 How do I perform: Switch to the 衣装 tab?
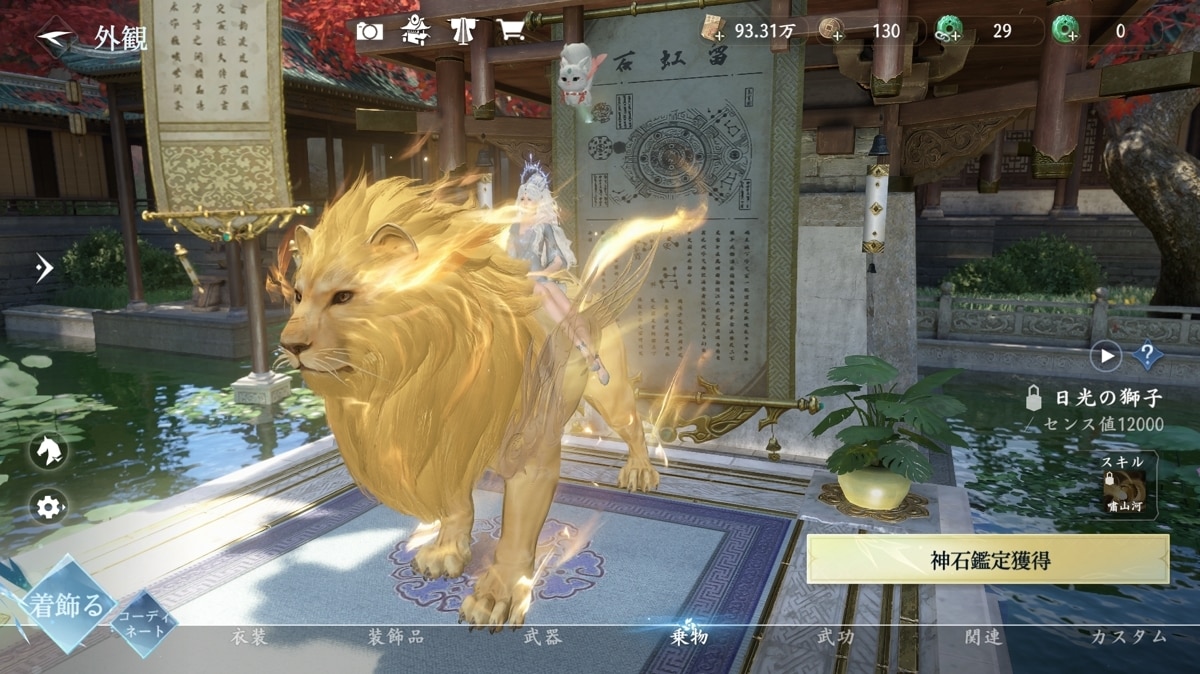click(x=249, y=637)
